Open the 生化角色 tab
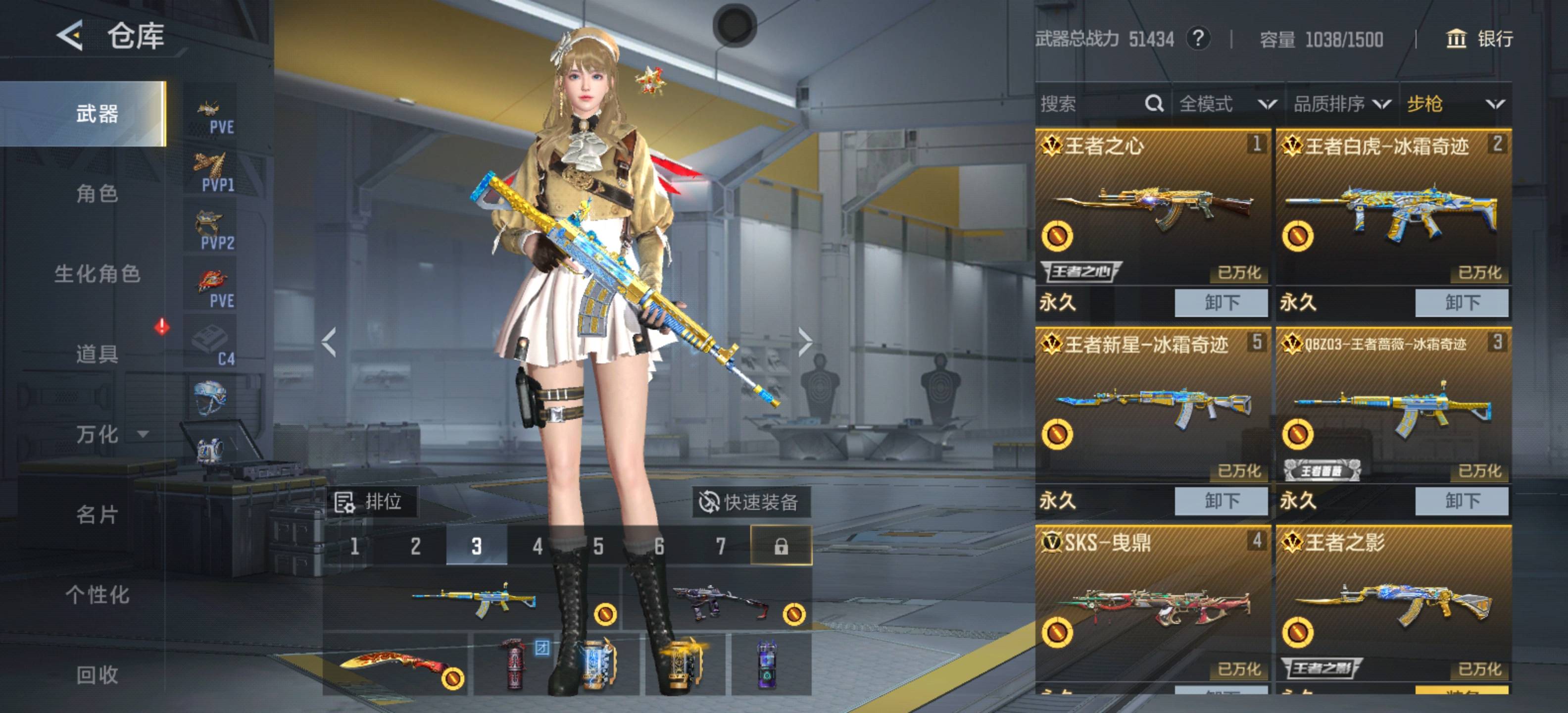The height and width of the screenshot is (713, 1568). pos(98,274)
